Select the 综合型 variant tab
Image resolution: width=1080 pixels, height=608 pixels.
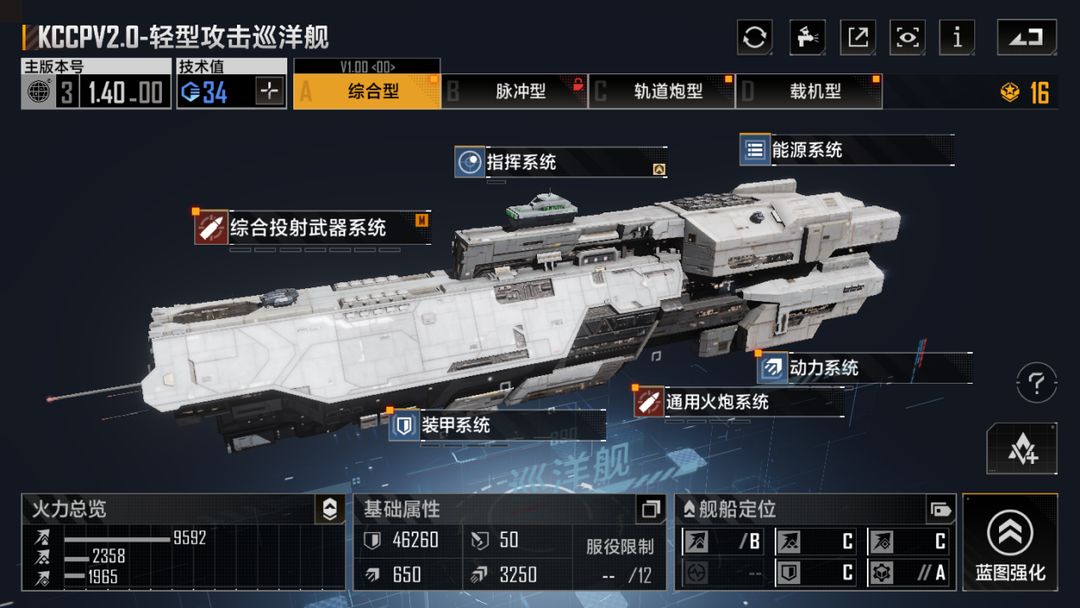click(366, 91)
